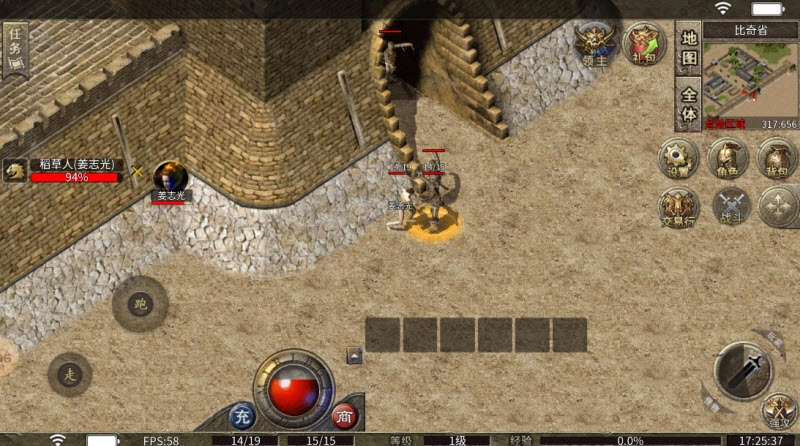Screen dimensions: 800x446
Task: Open the 角色 character sheet
Action: pos(728,159)
